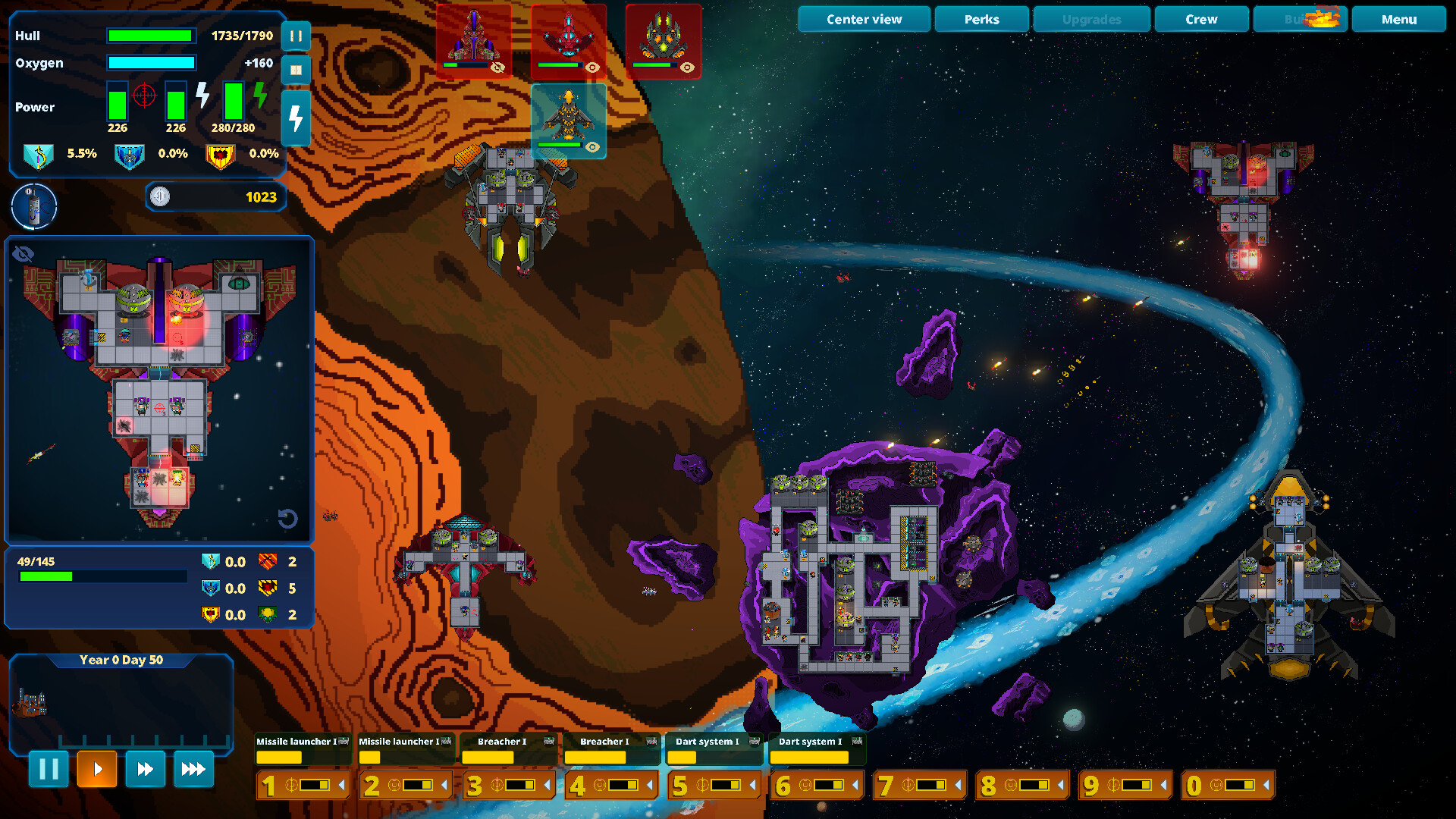The image size is (1456, 819).
Task: Click the evasion shield icon showing 5.5%
Action: (x=39, y=154)
